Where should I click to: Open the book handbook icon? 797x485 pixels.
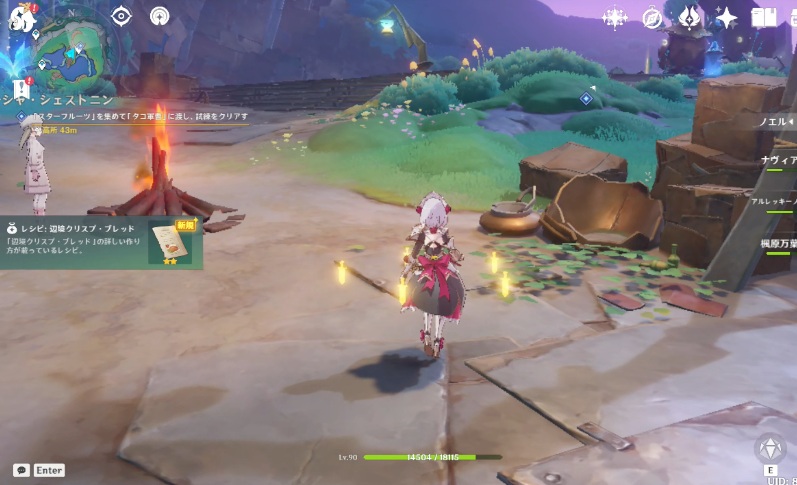click(764, 18)
